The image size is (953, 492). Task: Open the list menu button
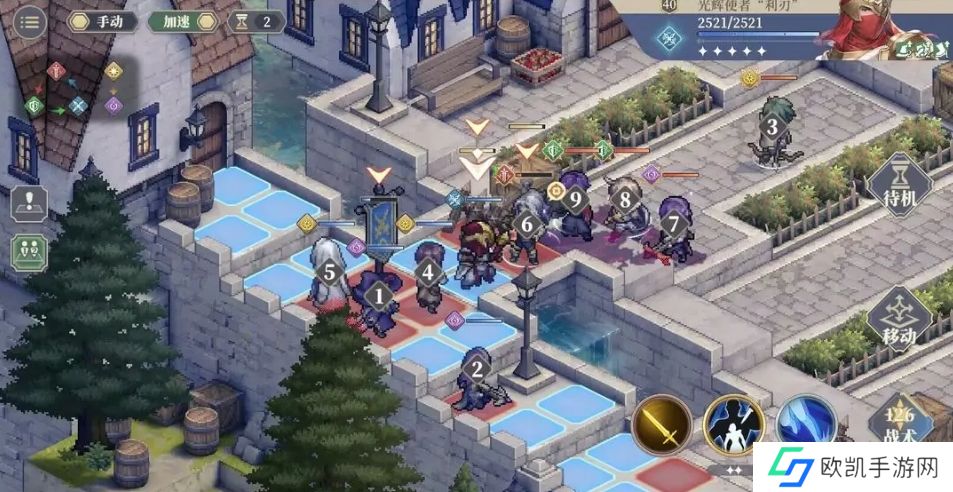click(x=30, y=22)
